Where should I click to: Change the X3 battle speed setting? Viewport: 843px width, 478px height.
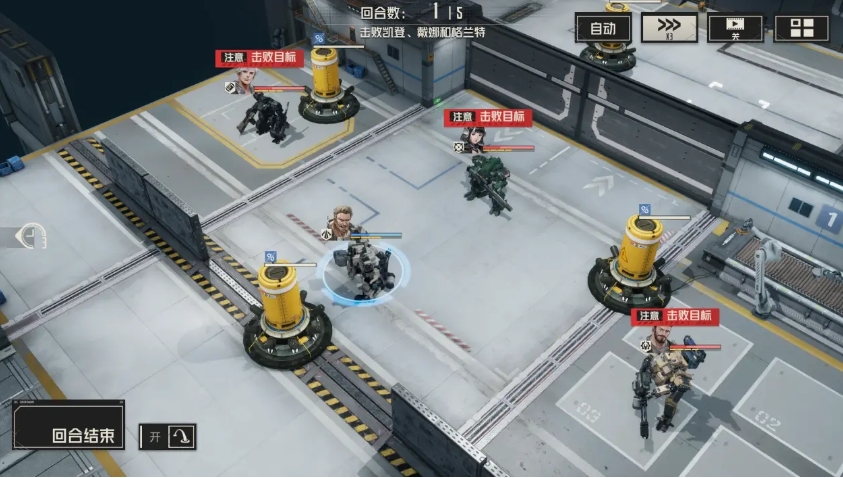(x=669, y=28)
